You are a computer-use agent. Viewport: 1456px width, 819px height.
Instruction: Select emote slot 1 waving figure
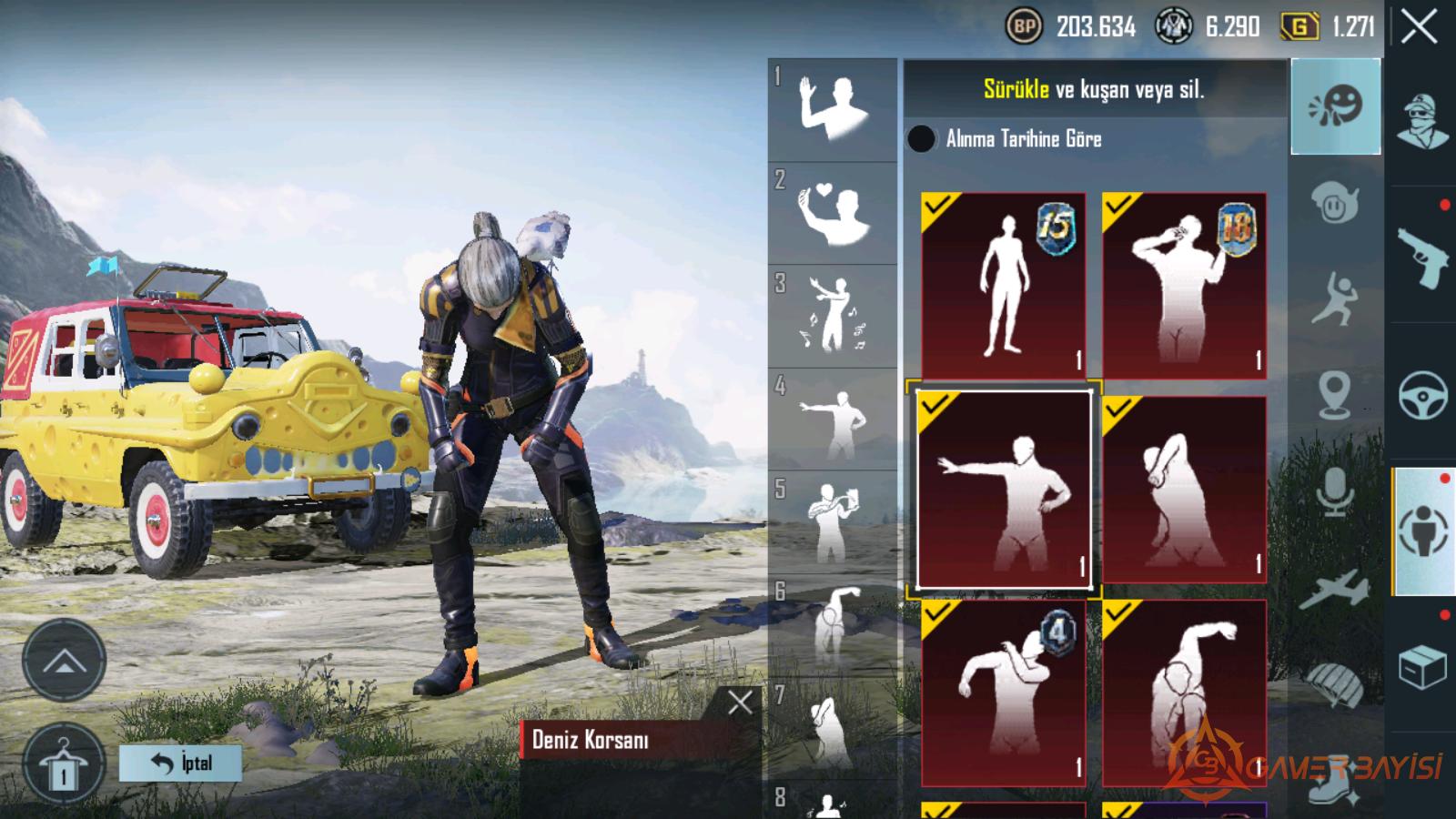click(x=832, y=109)
